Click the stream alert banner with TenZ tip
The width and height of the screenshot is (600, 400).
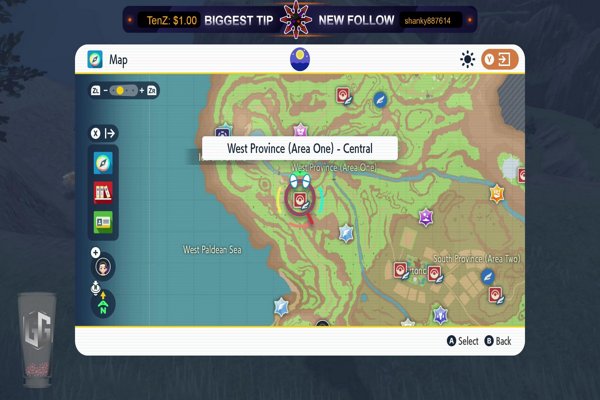(299, 19)
